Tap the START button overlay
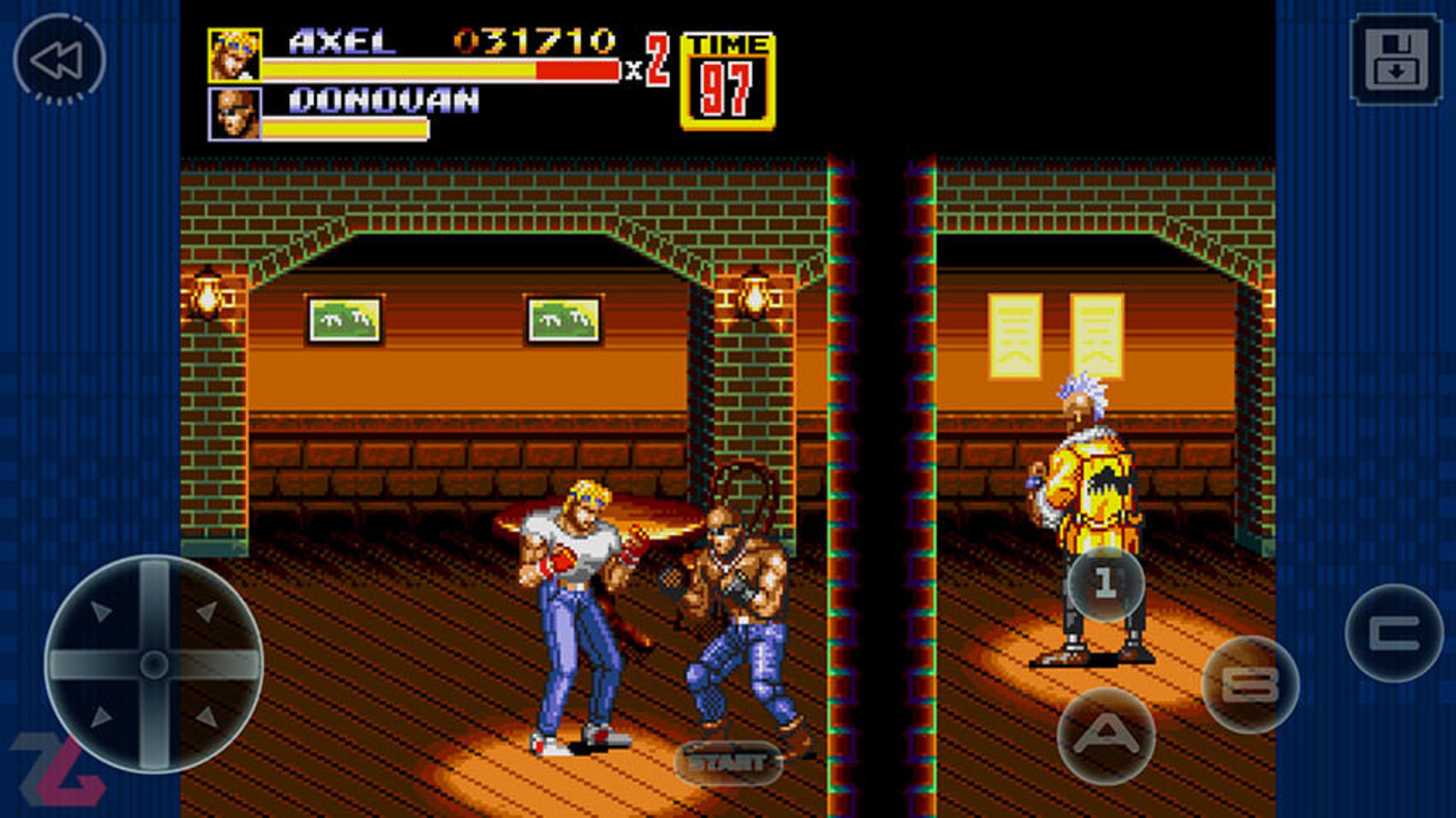This screenshot has height=818, width=1456. (x=726, y=762)
